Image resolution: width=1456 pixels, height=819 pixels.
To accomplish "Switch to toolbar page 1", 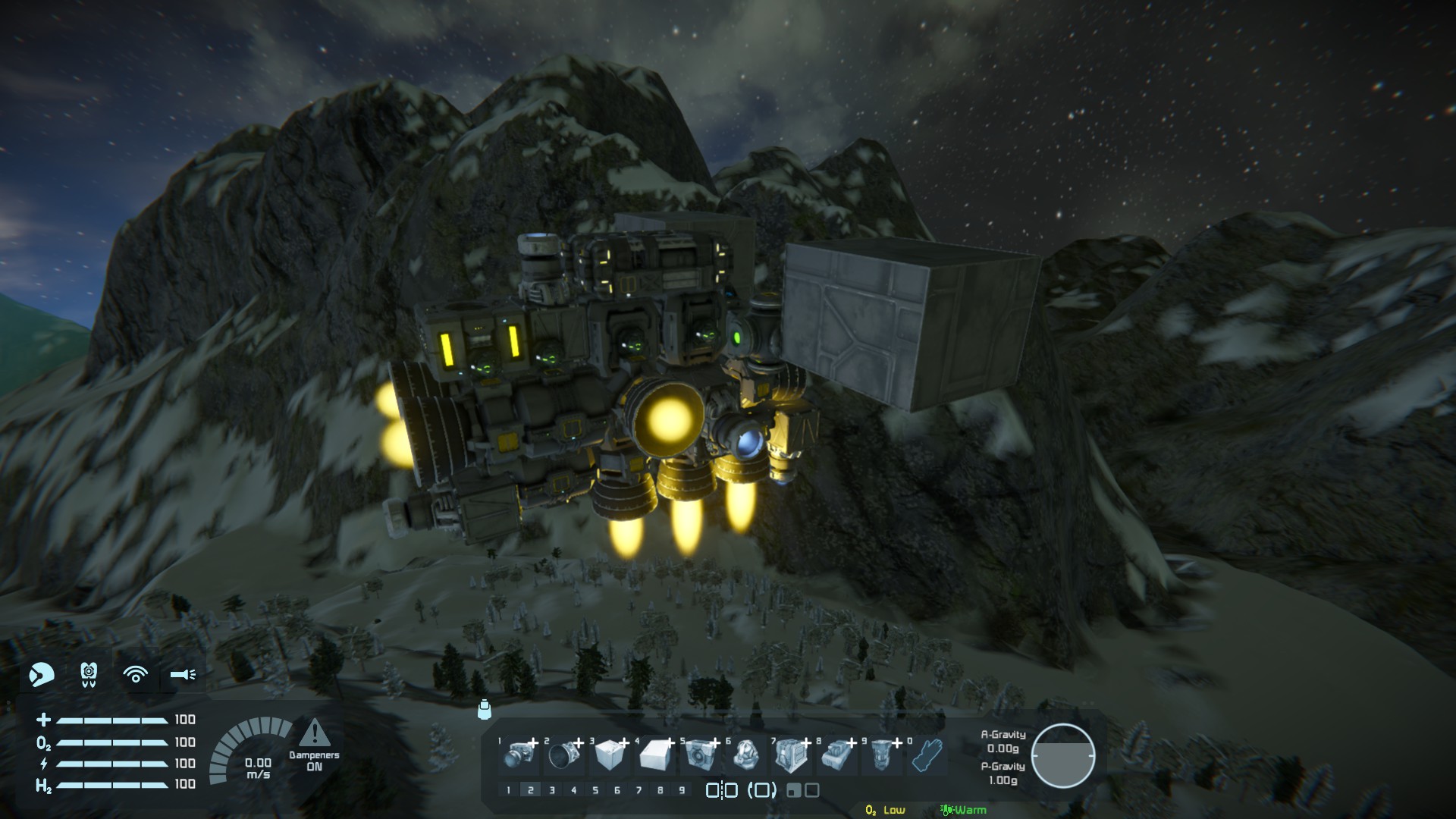I will pyautogui.click(x=508, y=790).
